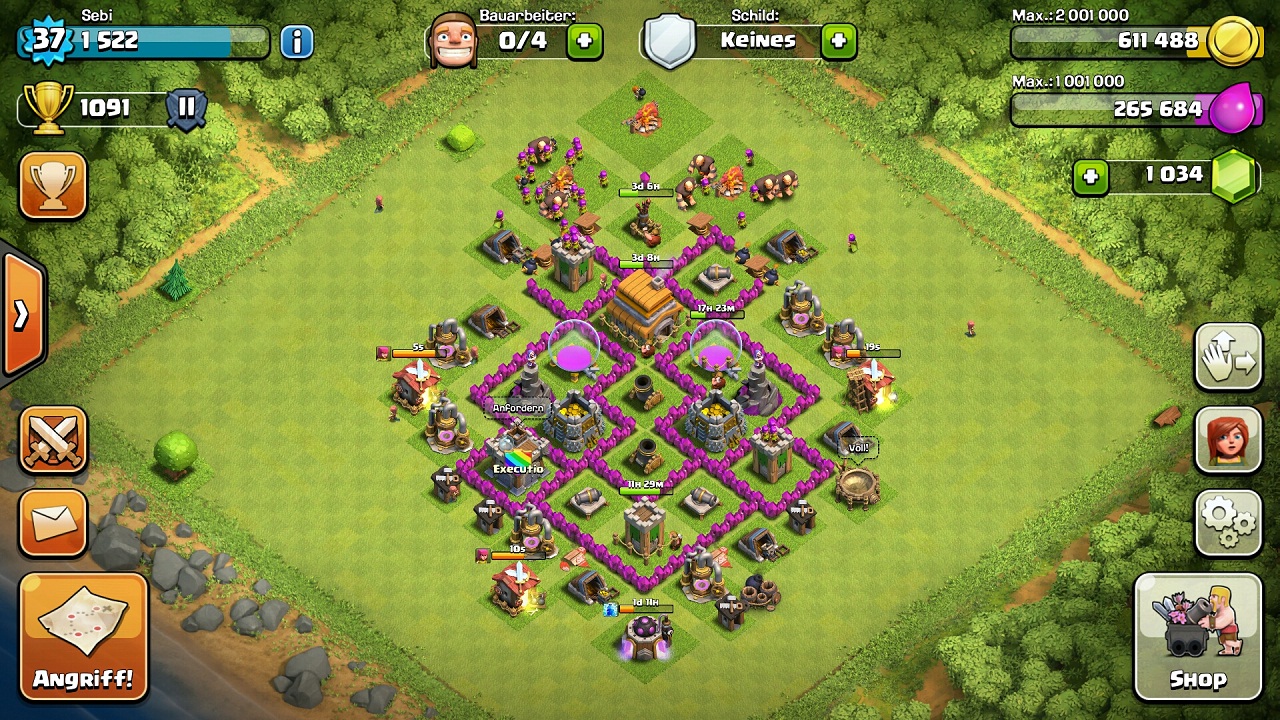
Task: Add gems with the green plus button
Action: click(x=1091, y=177)
